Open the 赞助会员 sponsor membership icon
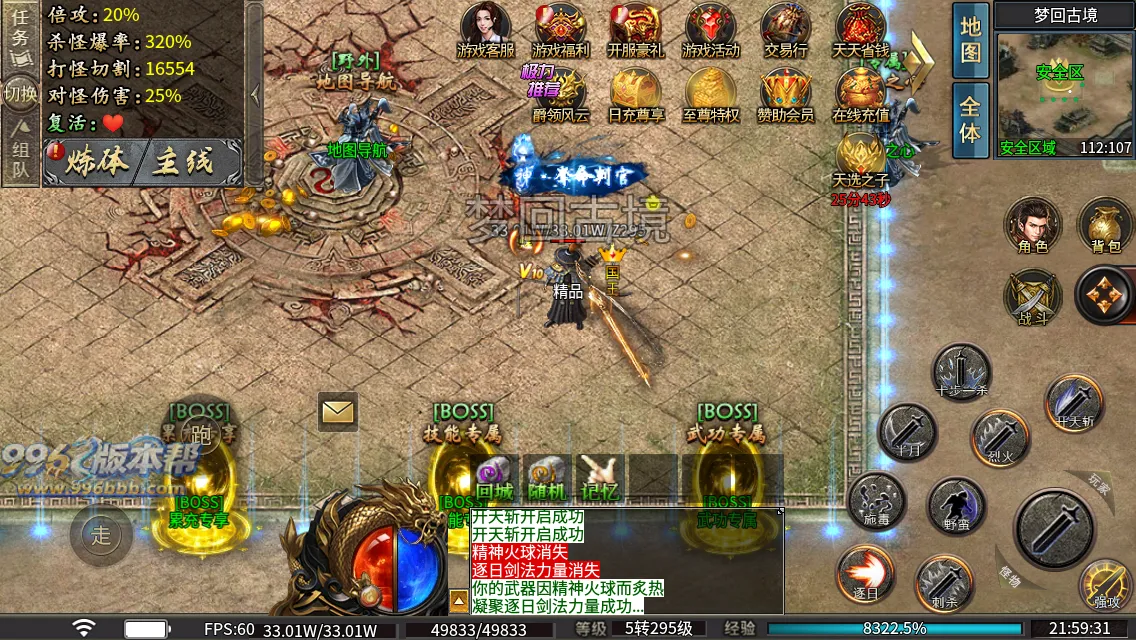This screenshot has height=640, width=1136. tap(785, 93)
